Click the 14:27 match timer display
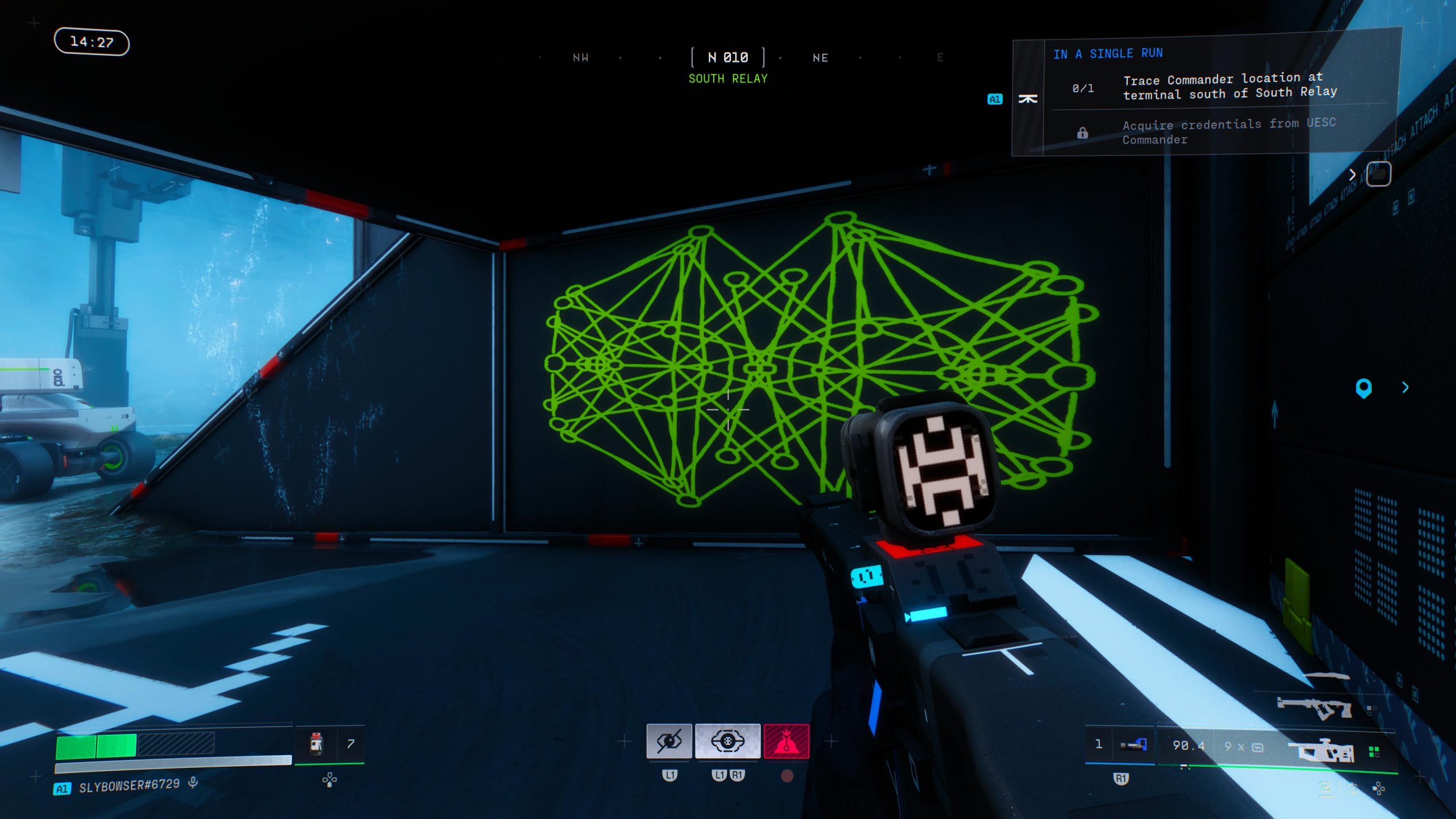 coord(91,42)
